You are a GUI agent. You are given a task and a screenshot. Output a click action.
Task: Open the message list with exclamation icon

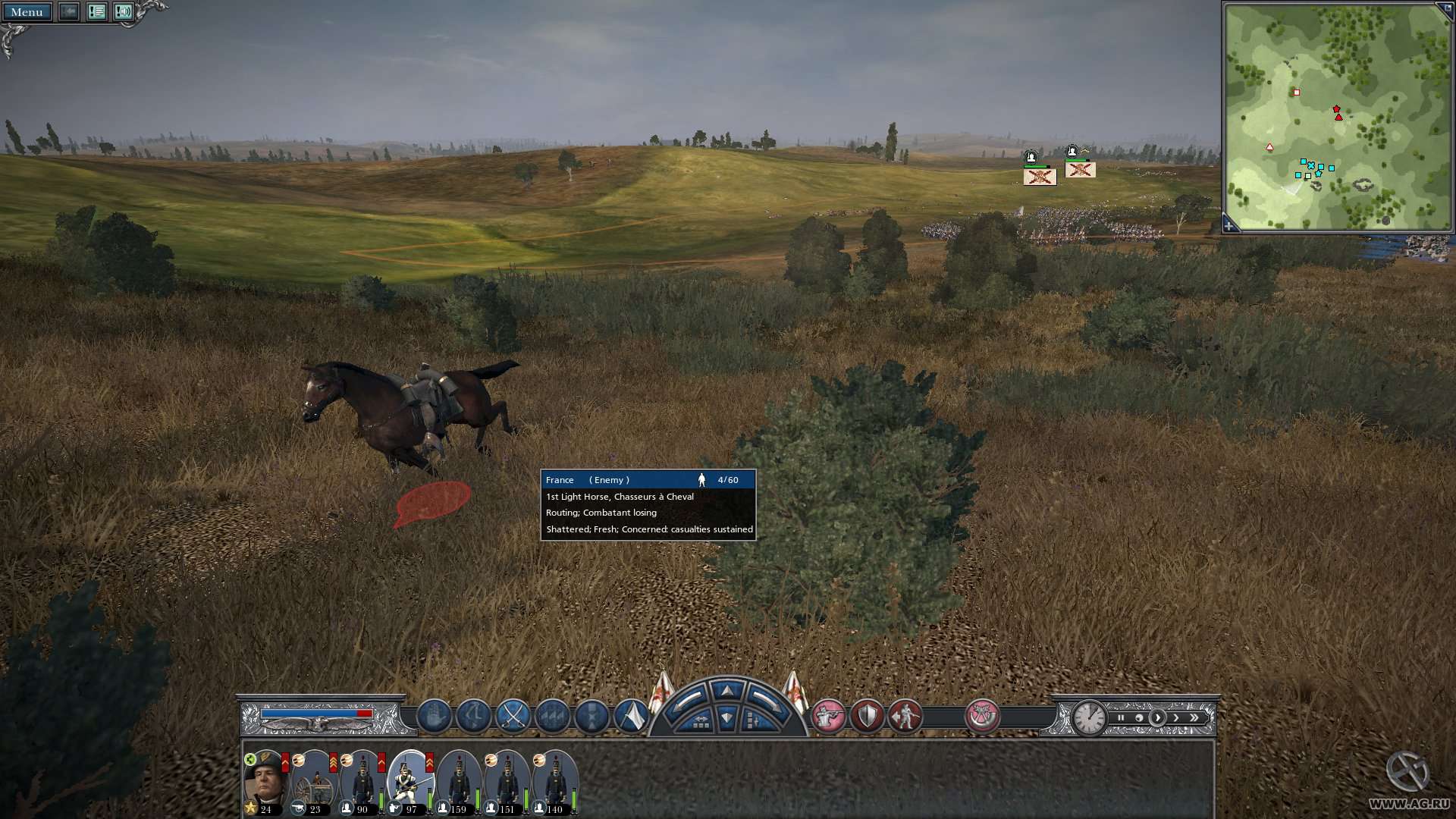coord(96,12)
